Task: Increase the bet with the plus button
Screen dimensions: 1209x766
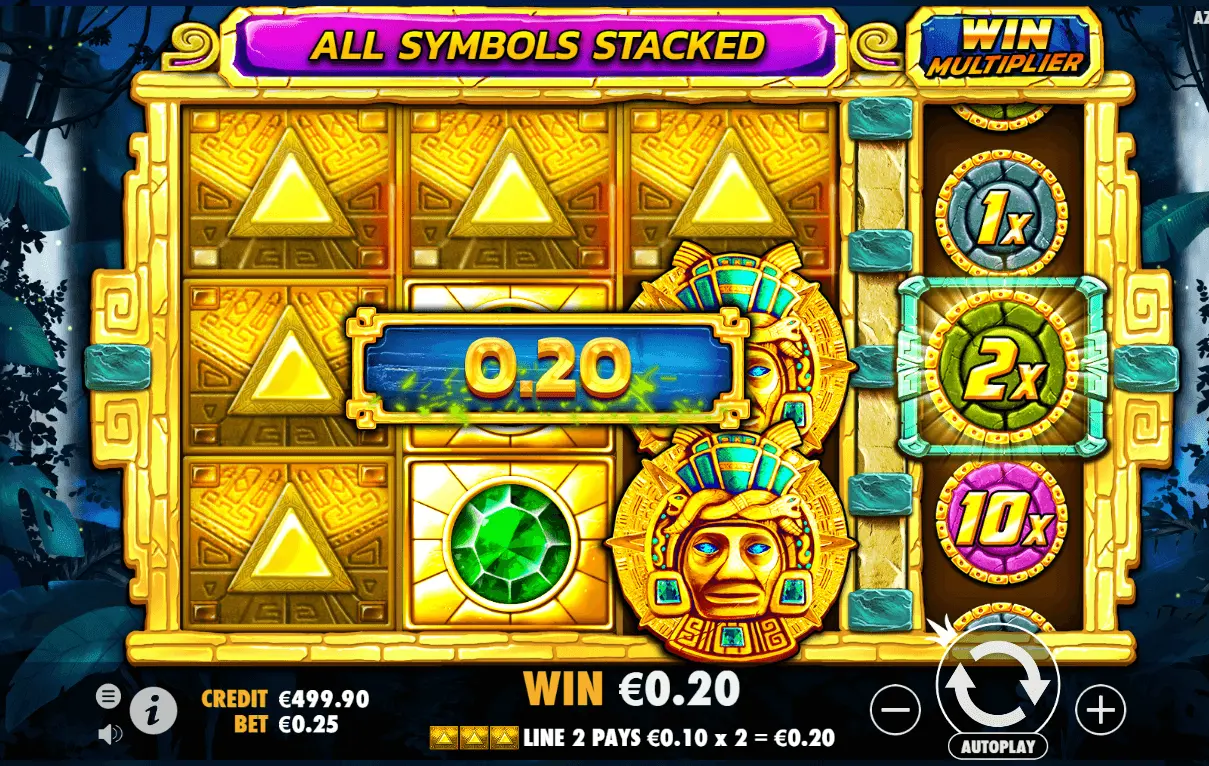Action: [x=1100, y=710]
